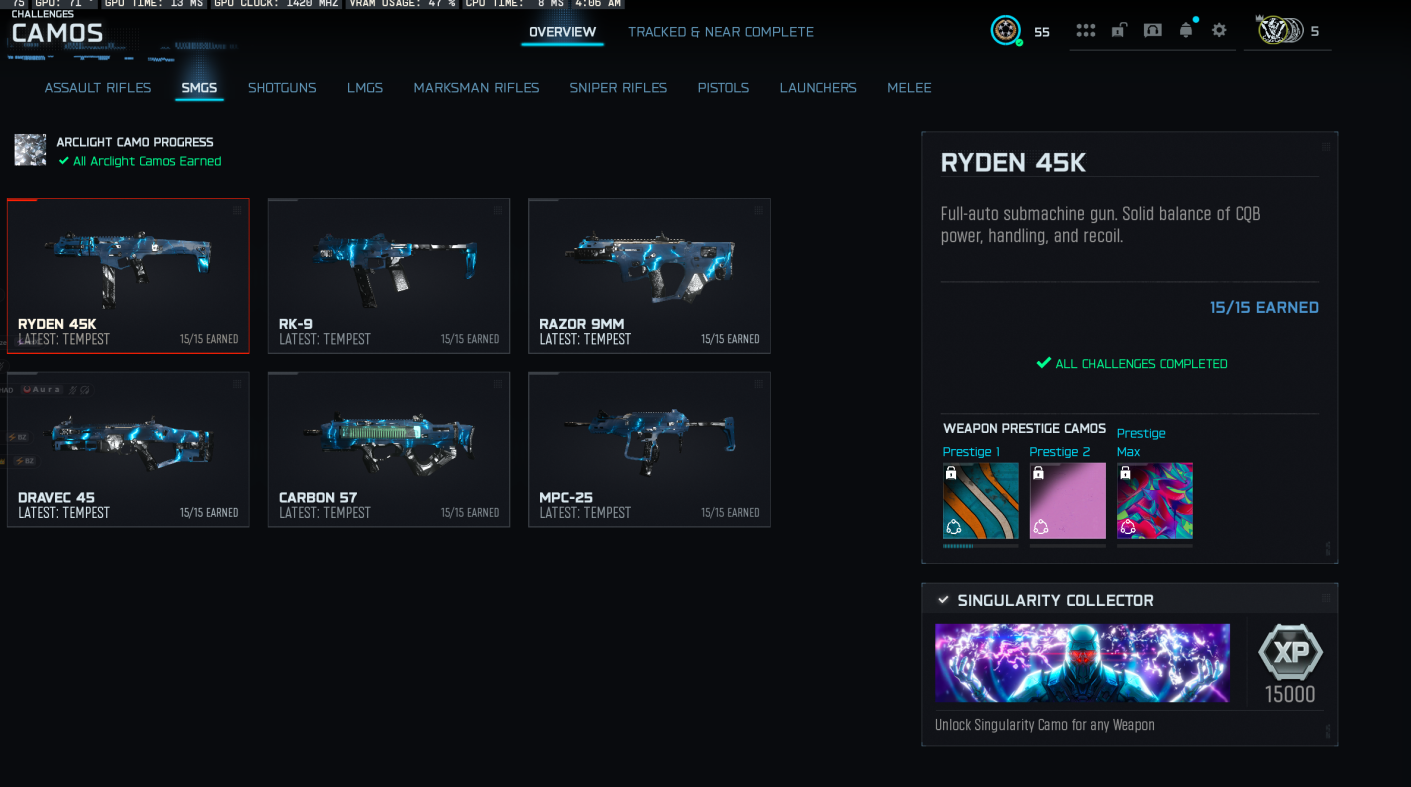Viewport: 1411px width, 787px height.
Task: Click the checkmark beside Singularity Collector
Action: point(942,600)
